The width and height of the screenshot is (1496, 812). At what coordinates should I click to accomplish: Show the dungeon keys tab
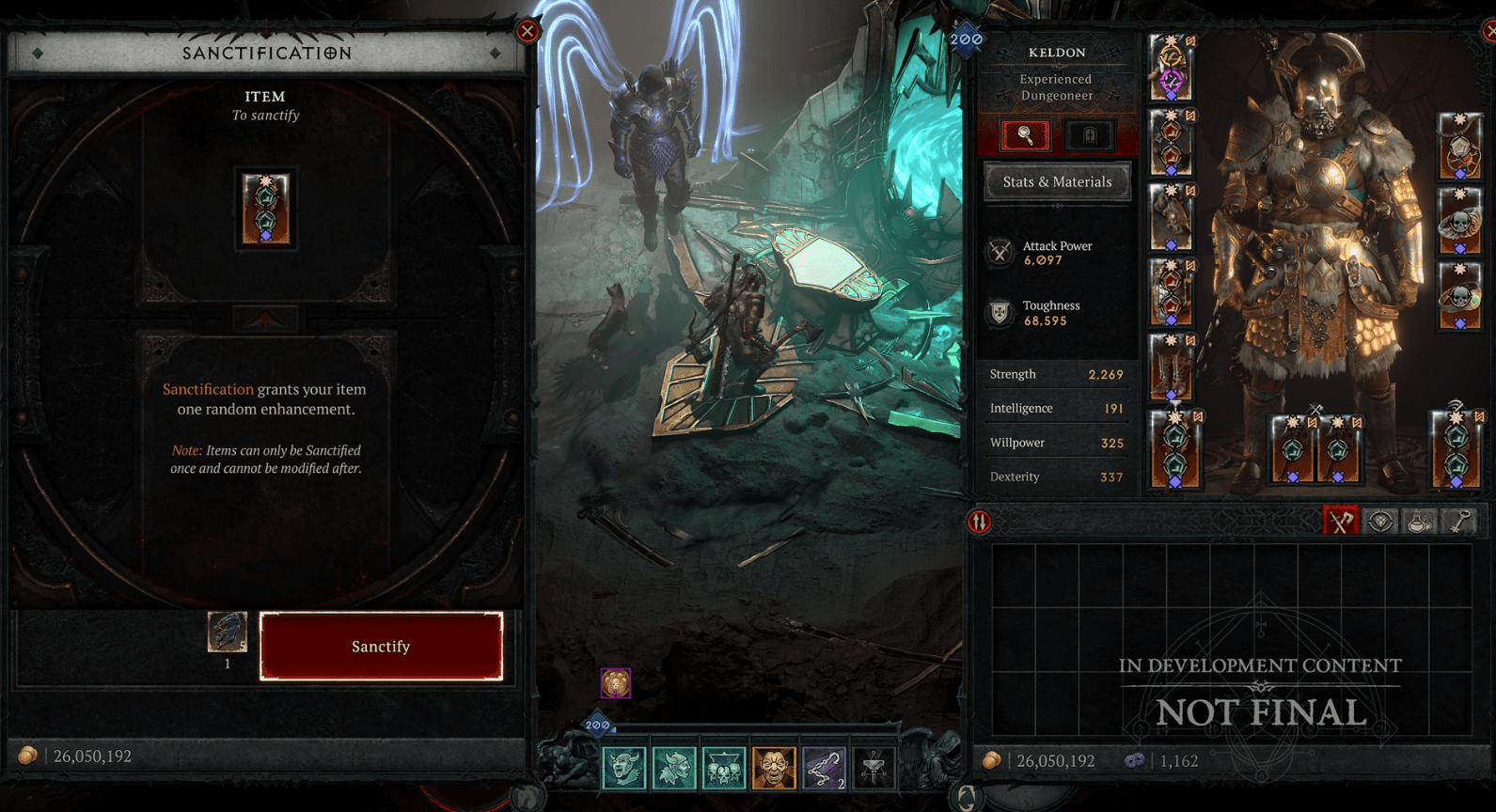tap(1459, 522)
